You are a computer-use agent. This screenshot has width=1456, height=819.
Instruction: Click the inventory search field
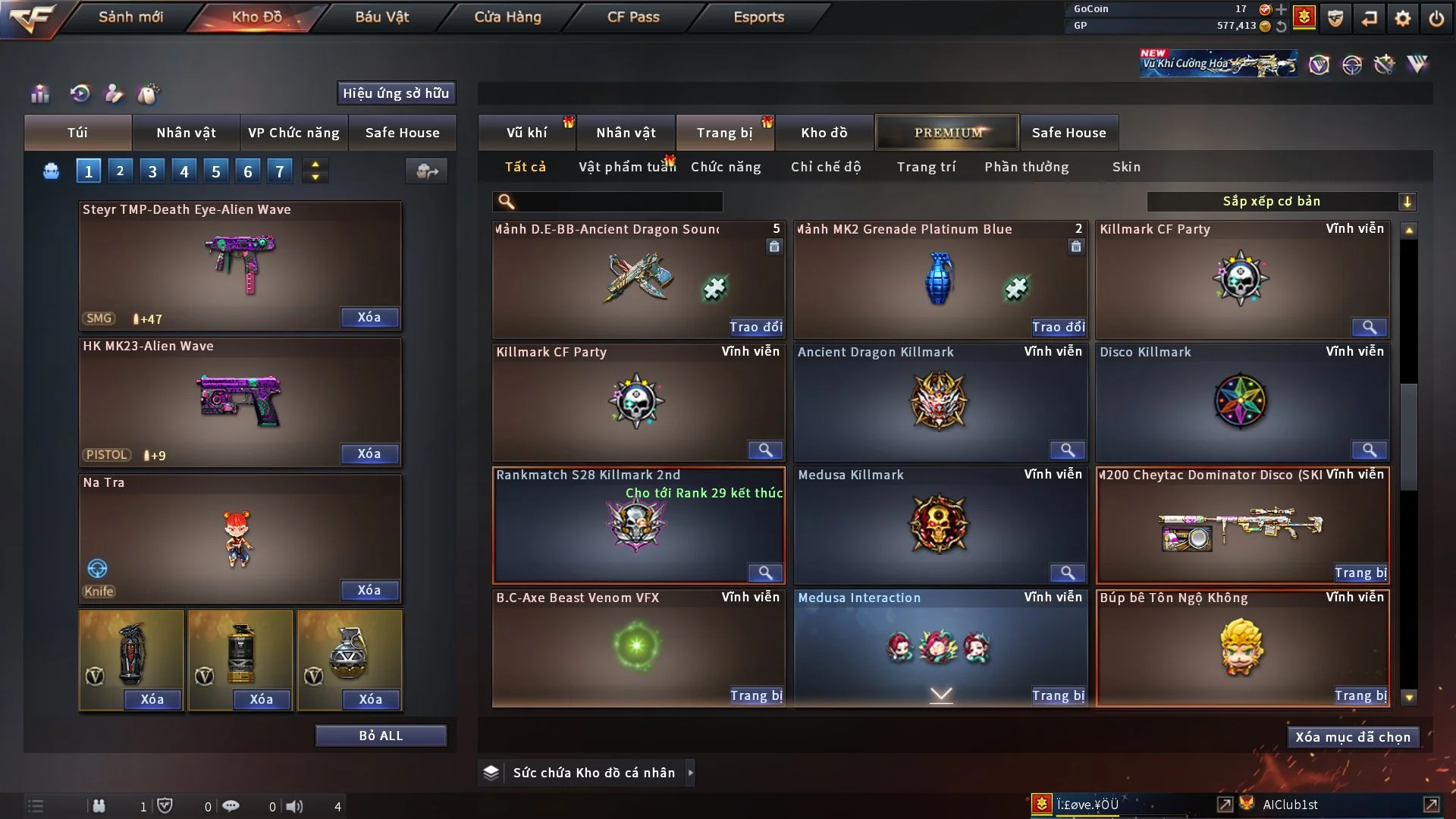(618, 202)
